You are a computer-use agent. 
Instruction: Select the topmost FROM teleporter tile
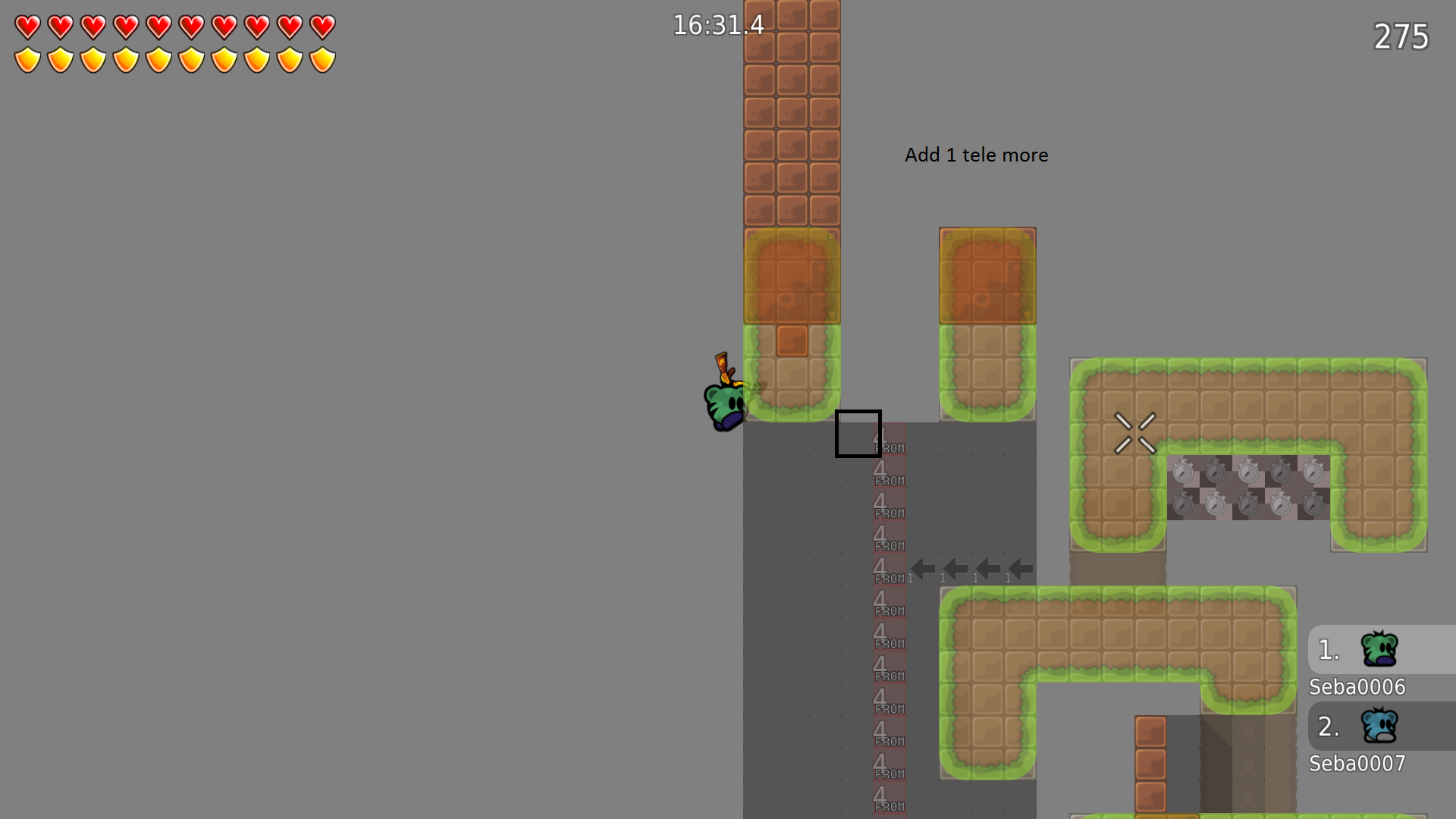click(x=889, y=440)
